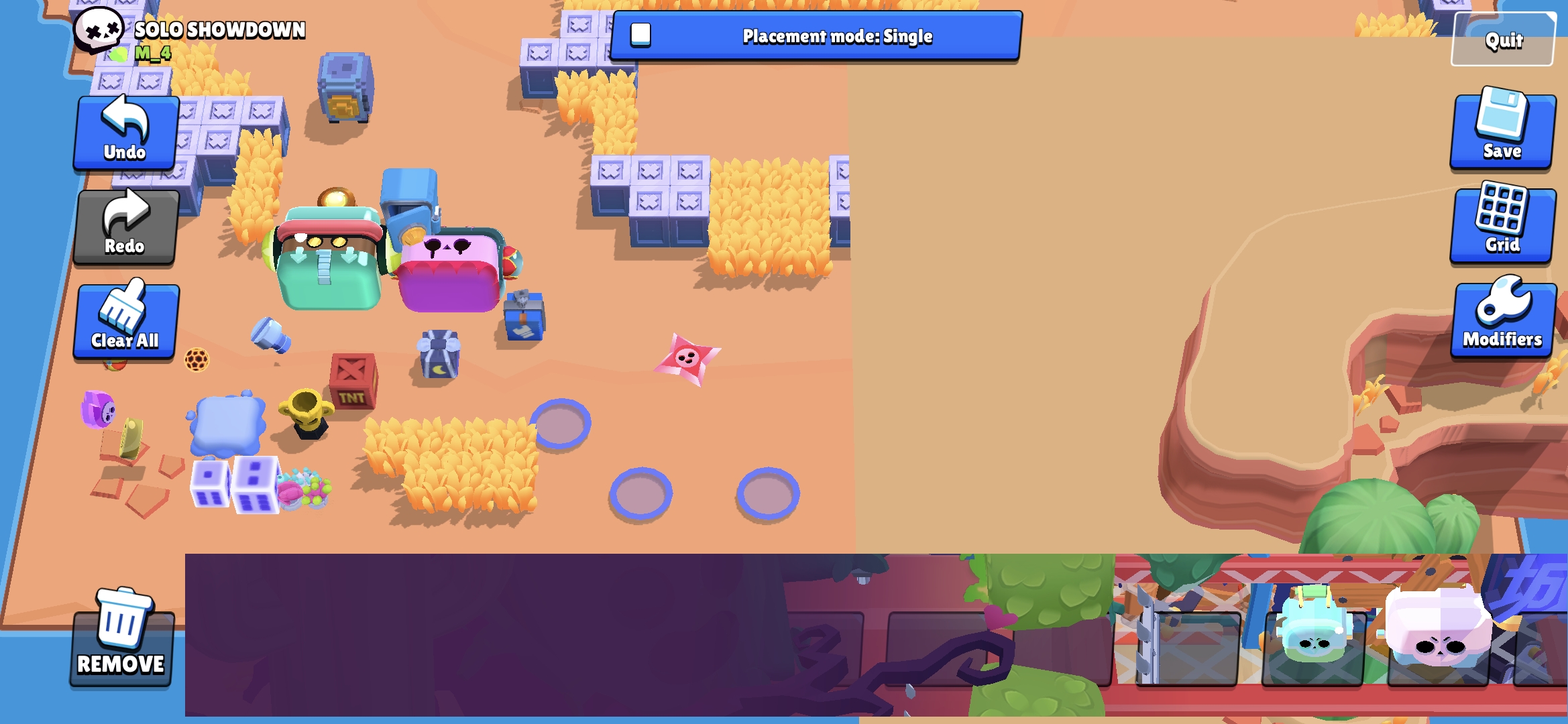Undo the last map edit

click(x=125, y=132)
